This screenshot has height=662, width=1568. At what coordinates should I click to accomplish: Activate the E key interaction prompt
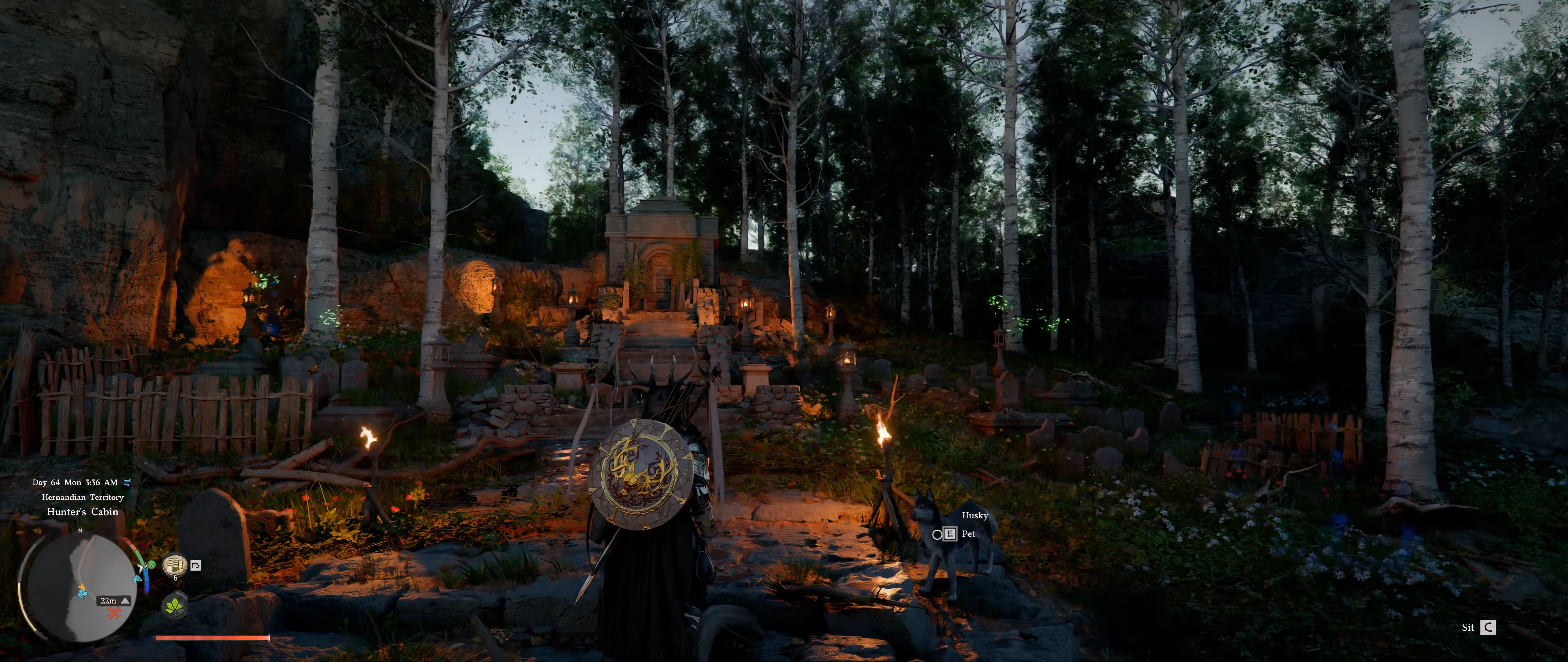tap(950, 534)
